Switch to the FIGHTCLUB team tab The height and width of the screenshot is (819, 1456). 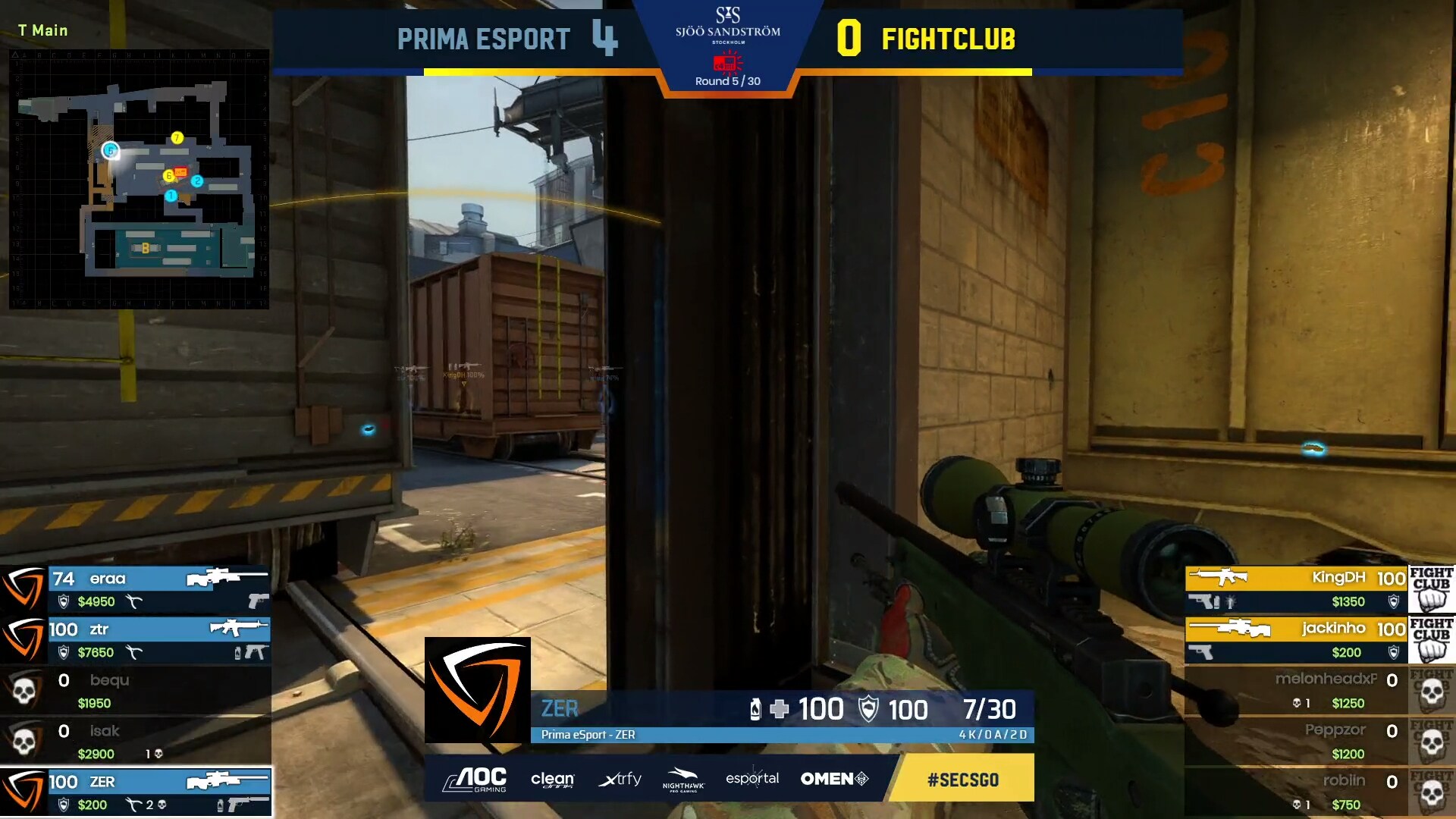[948, 39]
